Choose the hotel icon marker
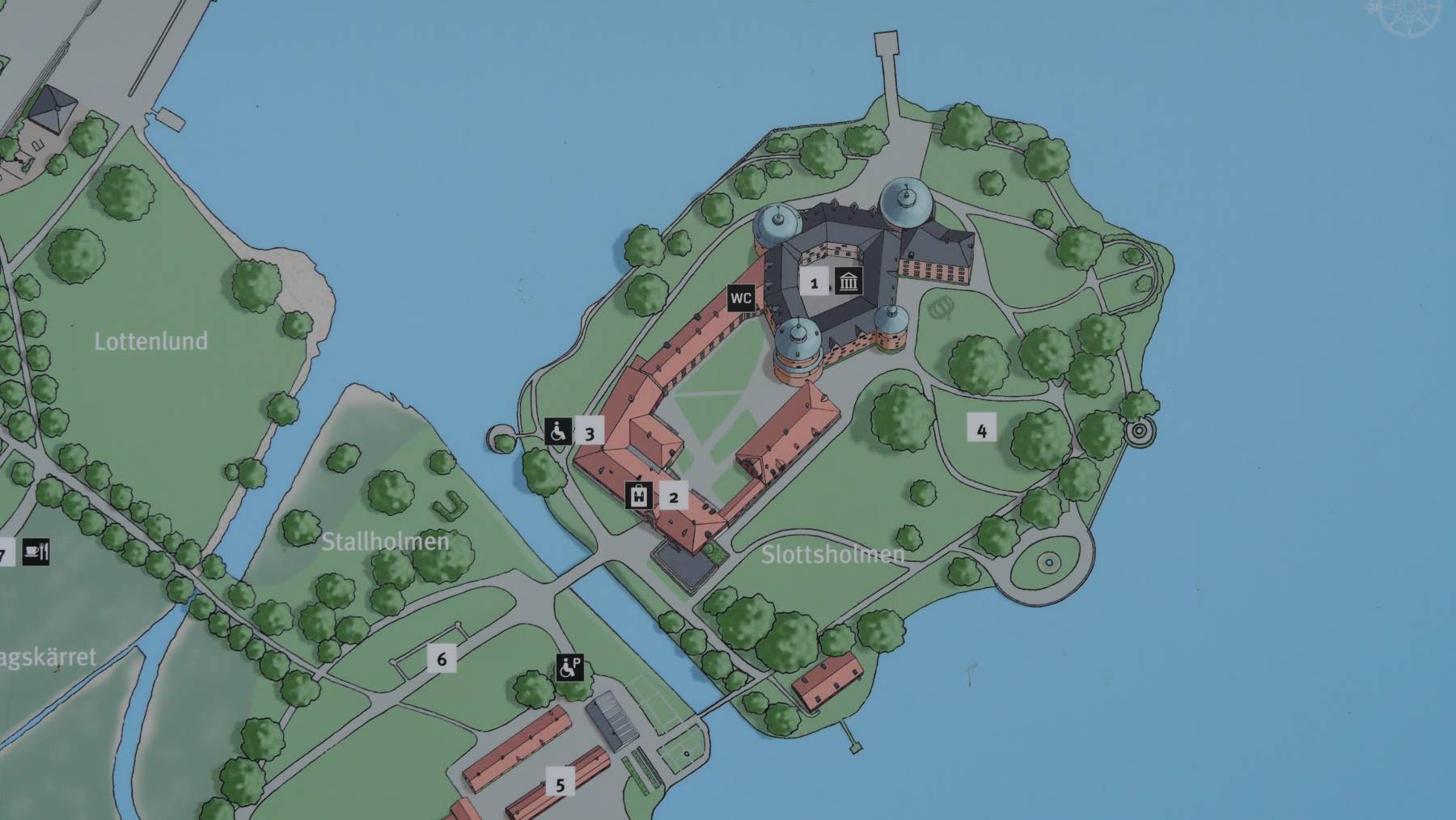Image resolution: width=1456 pixels, height=820 pixels. (640, 496)
